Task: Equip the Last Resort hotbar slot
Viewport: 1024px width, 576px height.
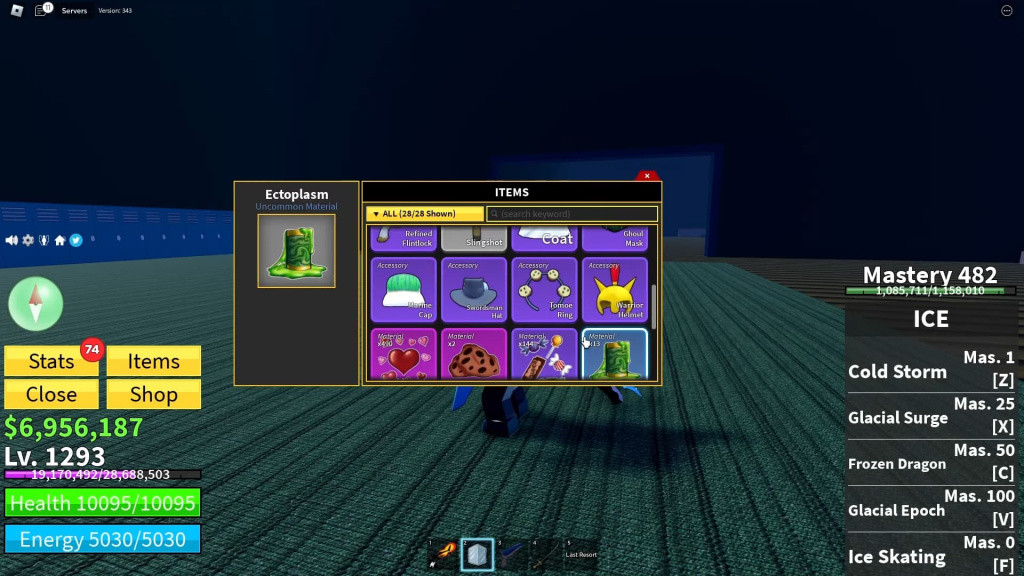Action: coord(580,553)
